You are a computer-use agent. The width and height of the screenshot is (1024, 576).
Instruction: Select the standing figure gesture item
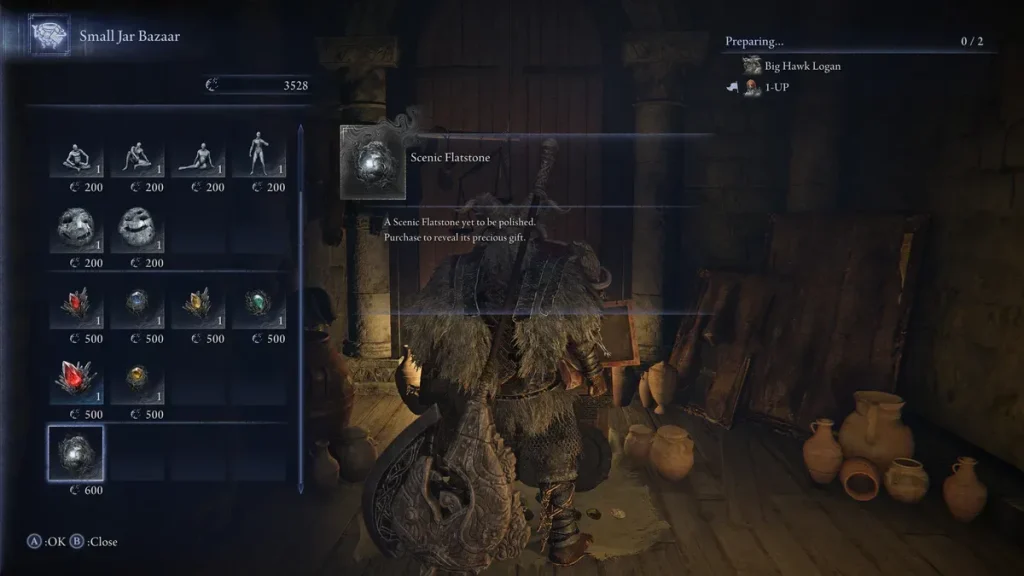click(259, 155)
